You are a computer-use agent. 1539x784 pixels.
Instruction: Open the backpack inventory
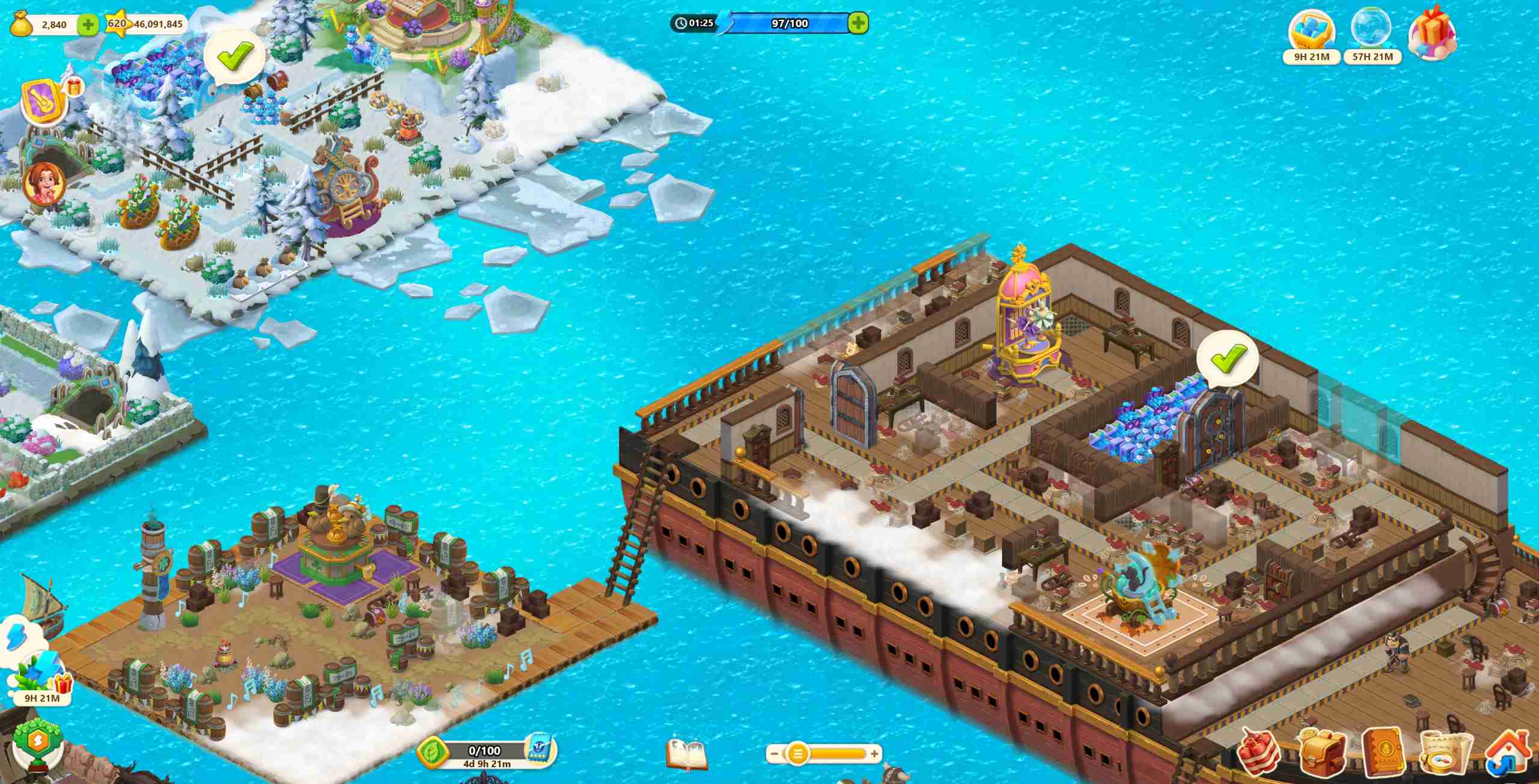1321,751
